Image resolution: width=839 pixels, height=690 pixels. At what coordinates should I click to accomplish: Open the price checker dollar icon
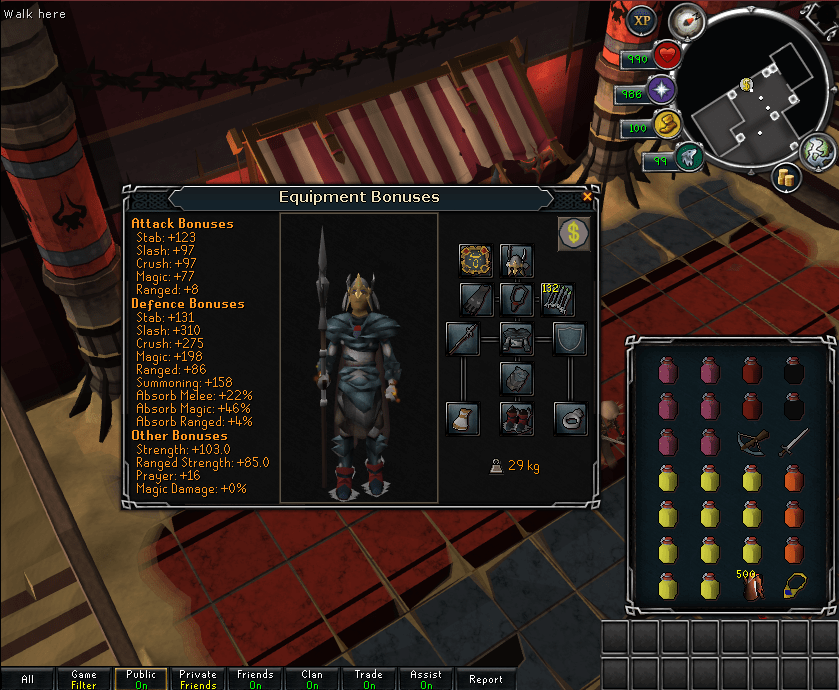(x=573, y=235)
